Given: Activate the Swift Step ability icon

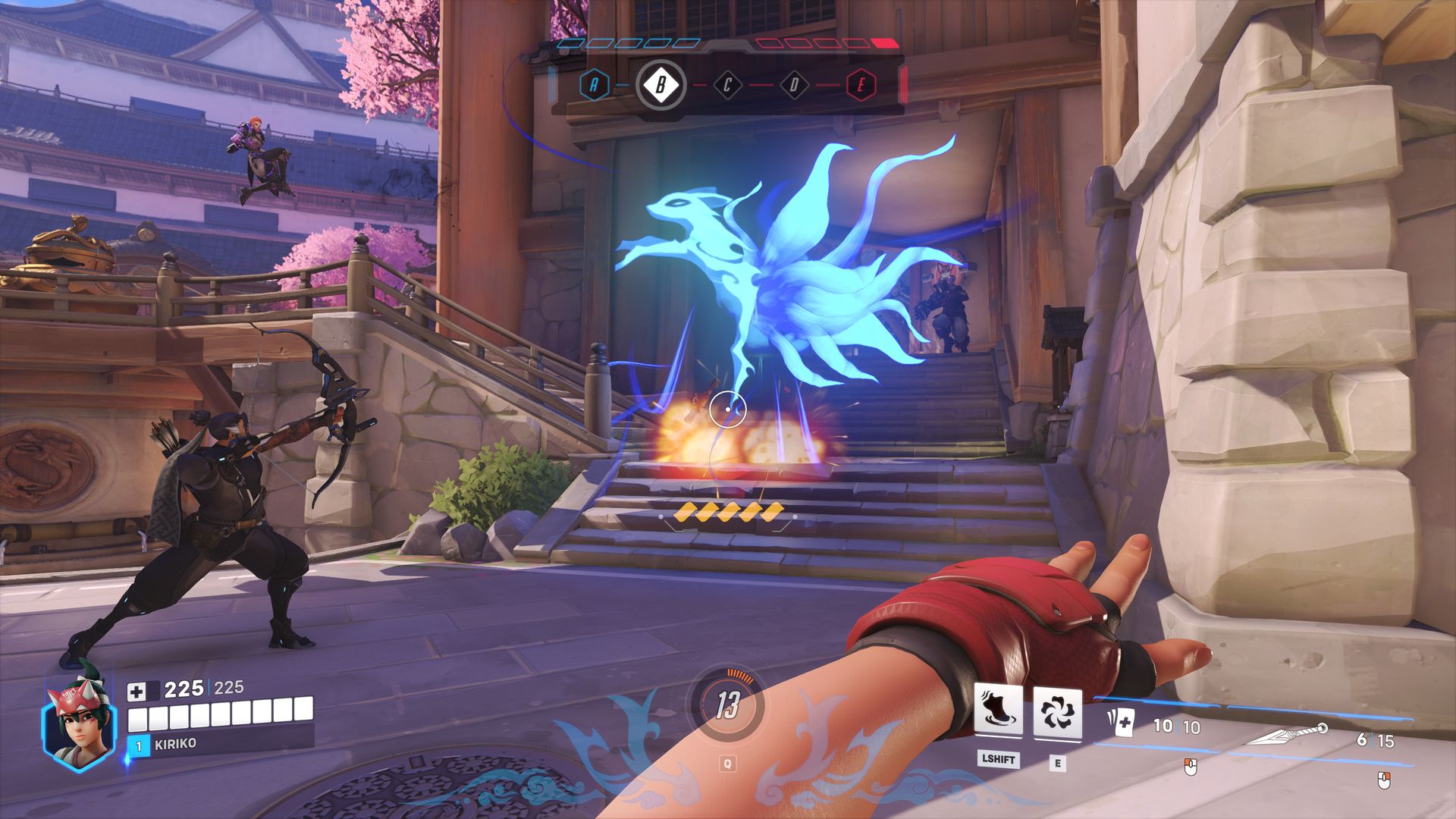Looking at the screenshot, I should pyautogui.click(x=997, y=711).
